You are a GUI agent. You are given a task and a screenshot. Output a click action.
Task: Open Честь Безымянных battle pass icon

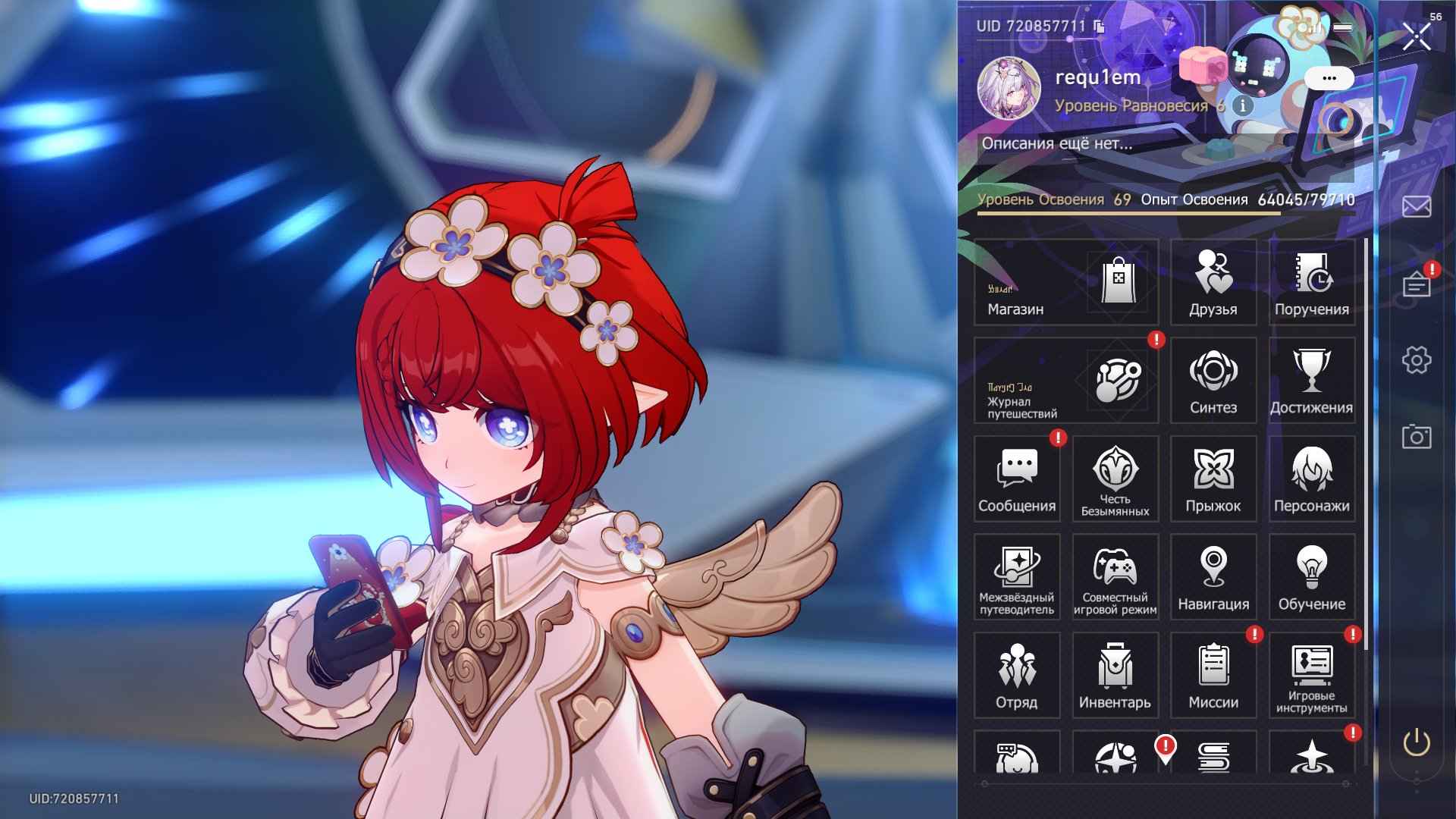click(1115, 474)
